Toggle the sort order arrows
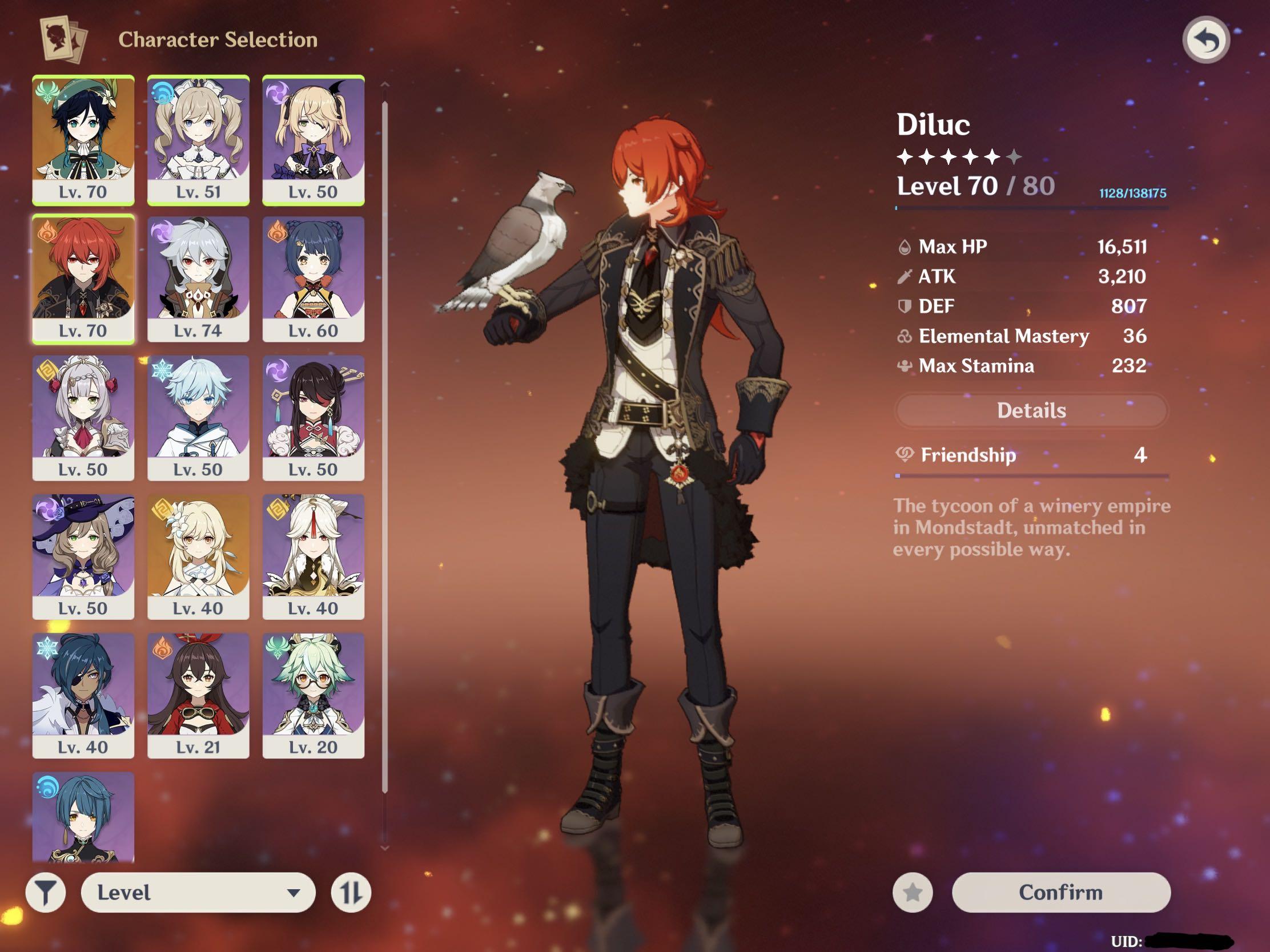 351,892
